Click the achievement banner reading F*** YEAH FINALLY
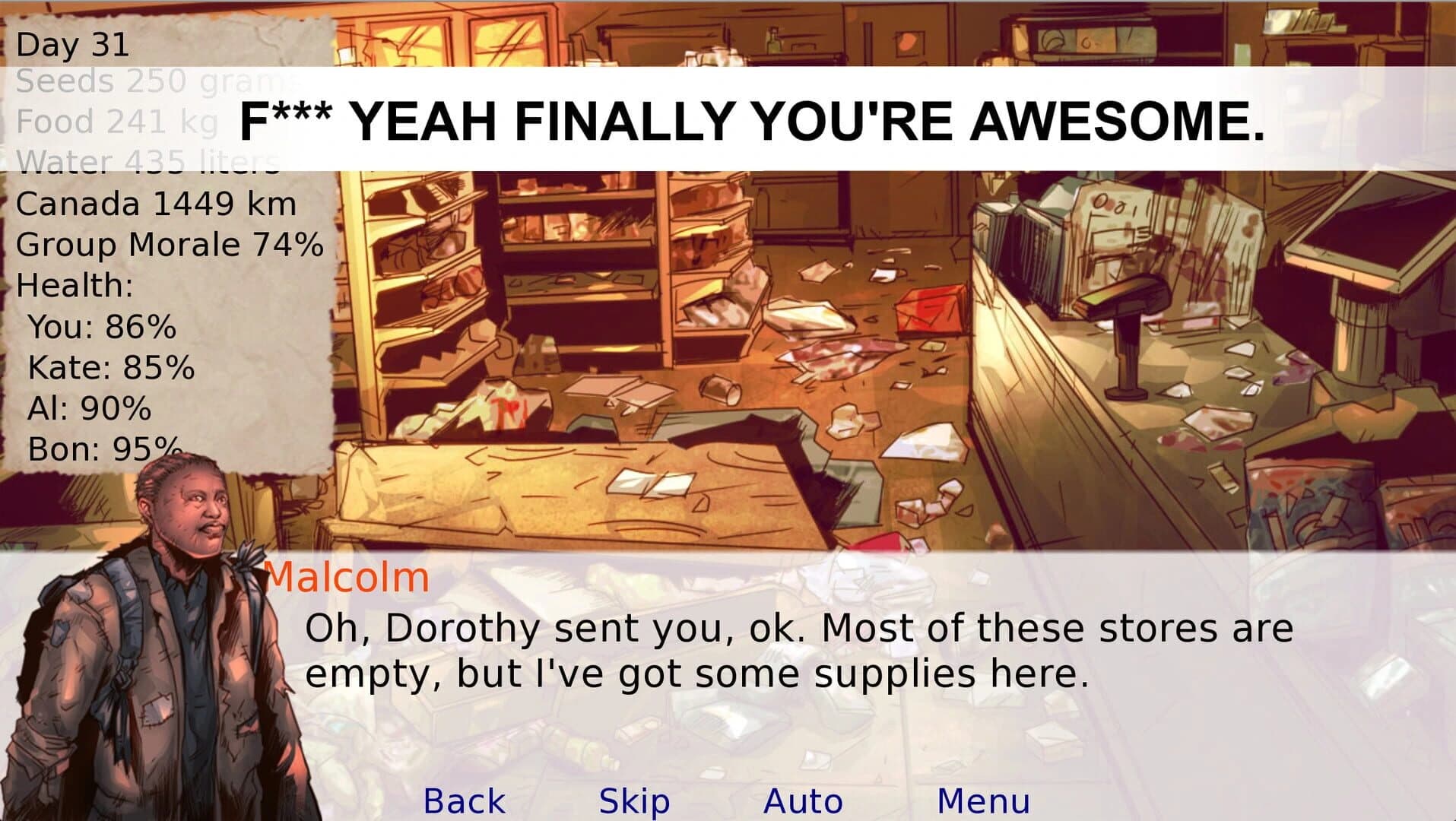This screenshot has width=1456, height=821. (749, 122)
